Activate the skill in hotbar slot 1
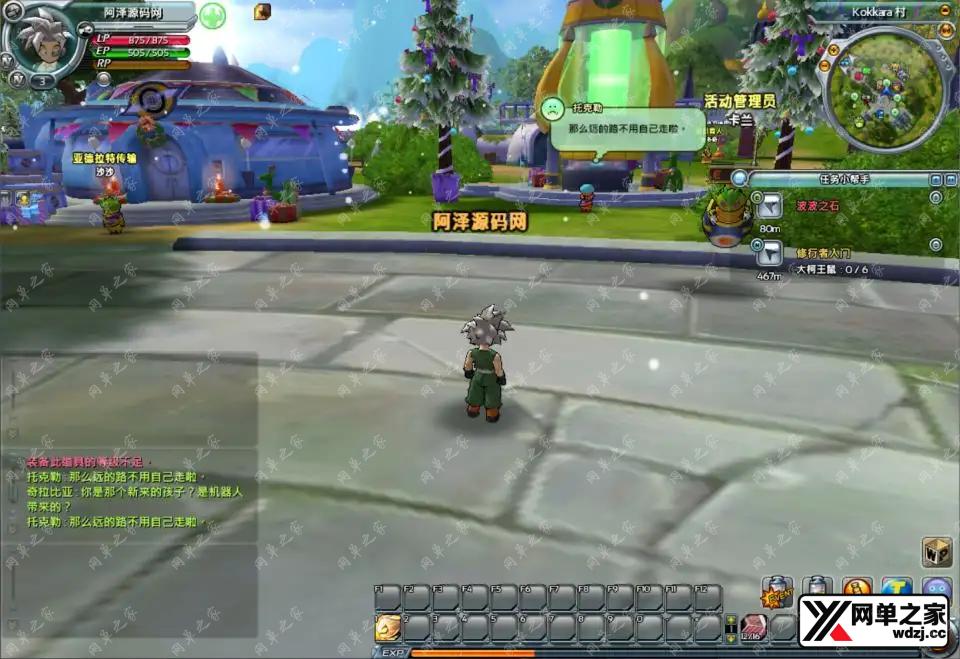This screenshot has height=659, width=960. (387, 627)
